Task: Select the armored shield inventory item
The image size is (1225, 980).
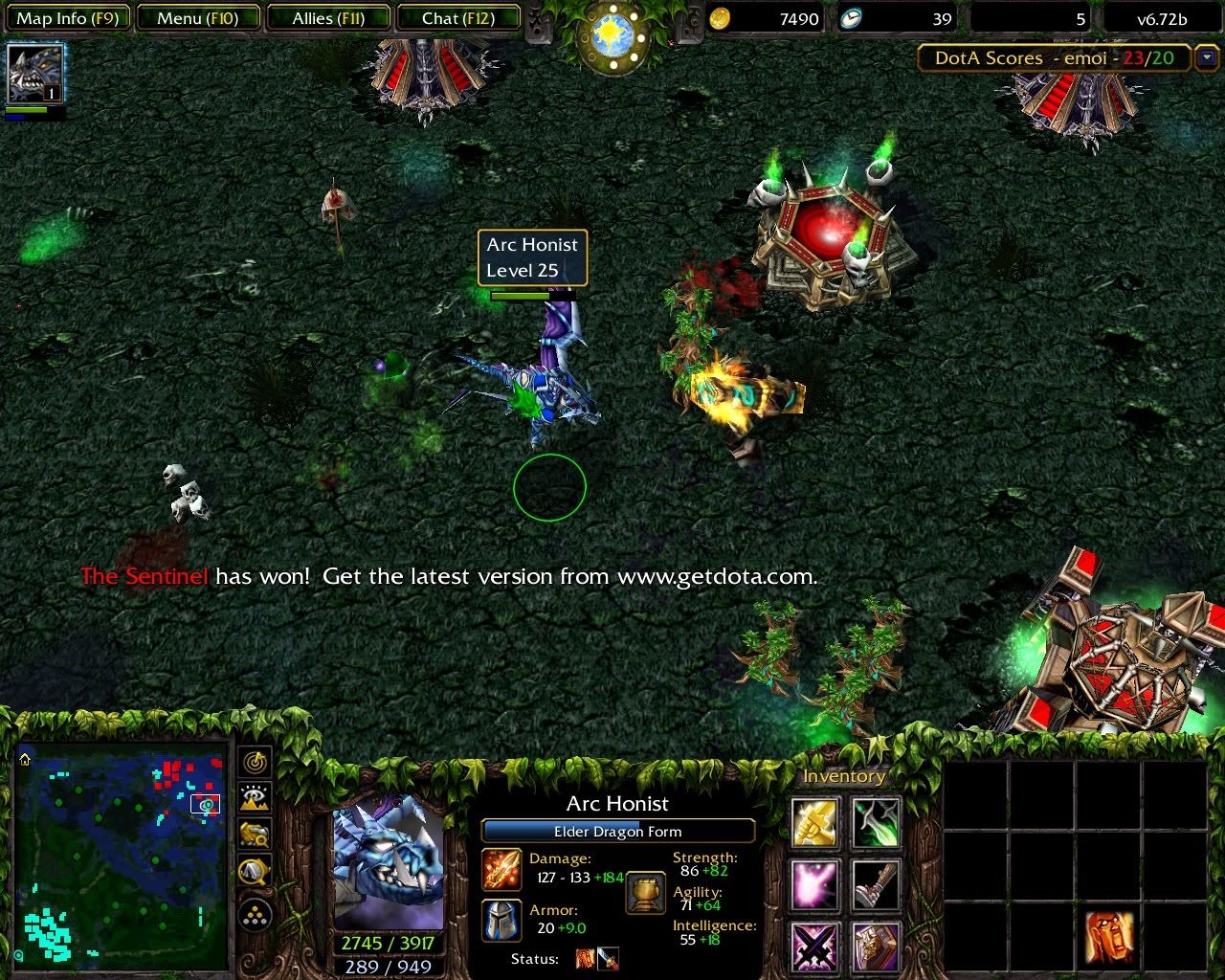Action: pyautogui.click(x=877, y=947)
